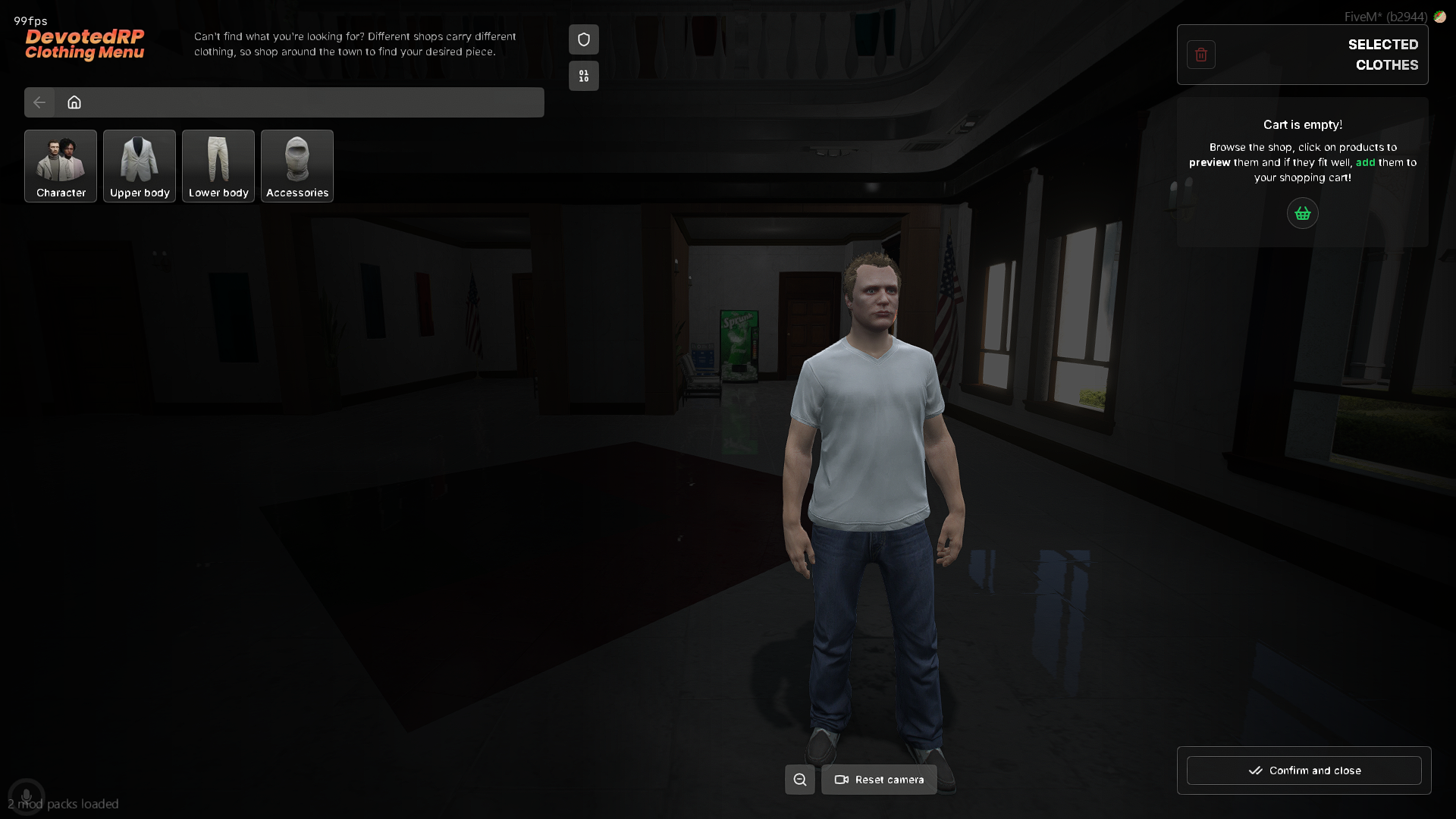Viewport: 1456px width, 819px height.
Task: Open the Upper body clothing category
Action: click(x=139, y=165)
